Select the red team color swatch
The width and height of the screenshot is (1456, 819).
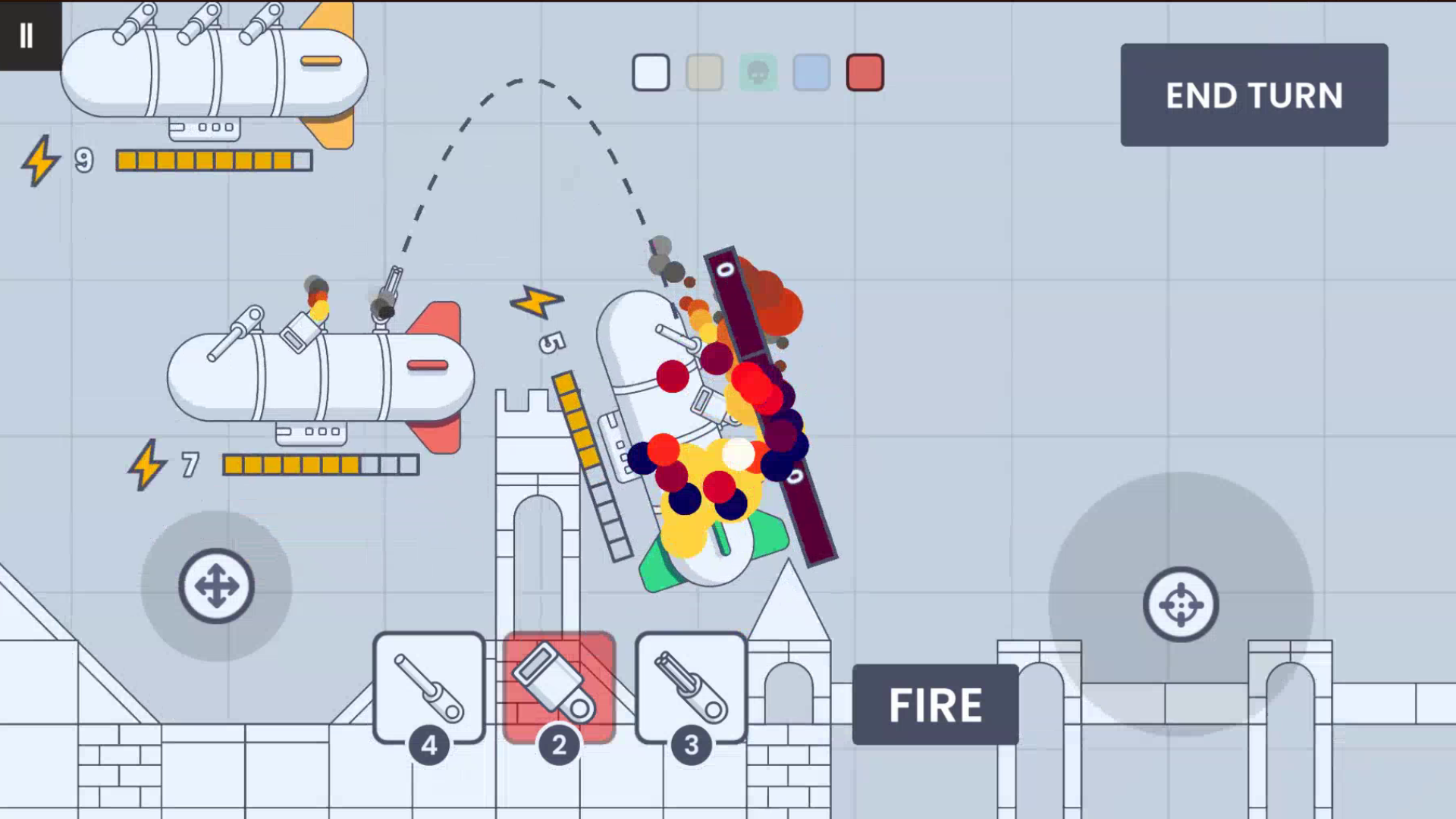pos(864,72)
